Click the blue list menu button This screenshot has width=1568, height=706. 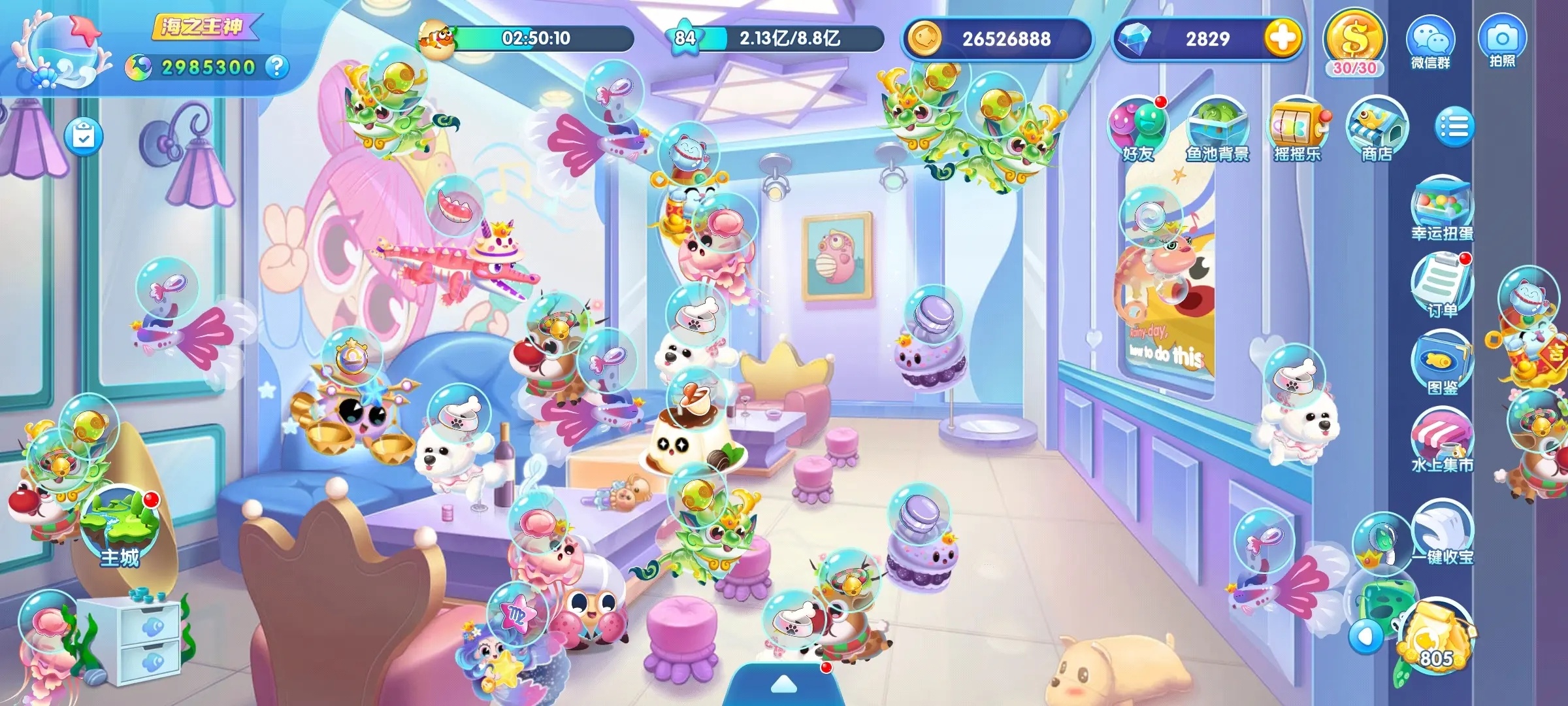(1454, 127)
